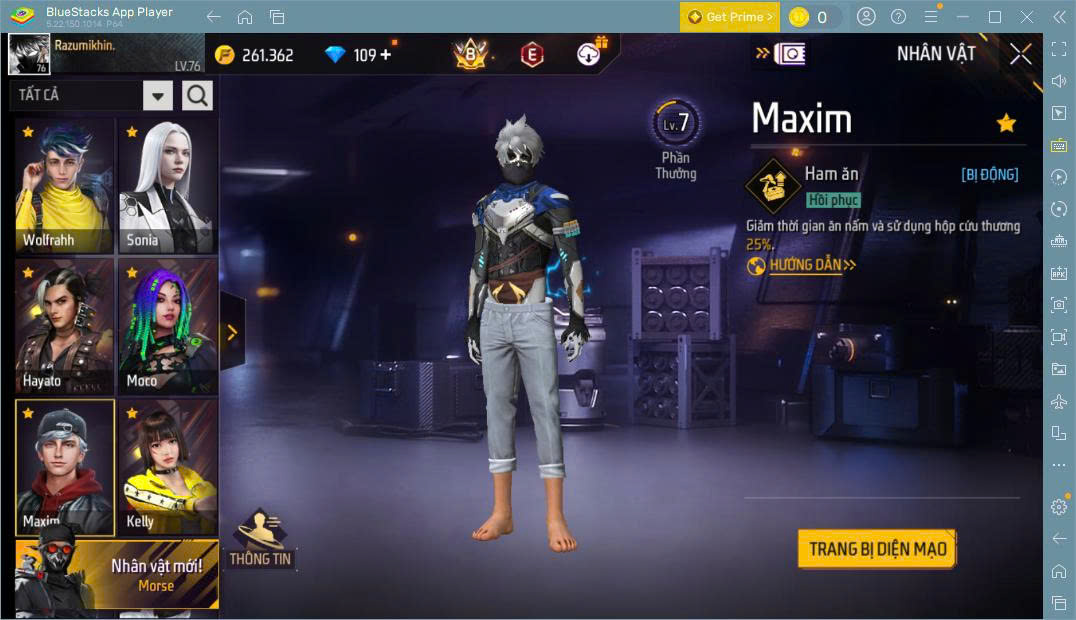View the Lv.7 Phần Thưởng rewards
This screenshot has height=620, width=1076.
[x=676, y=138]
